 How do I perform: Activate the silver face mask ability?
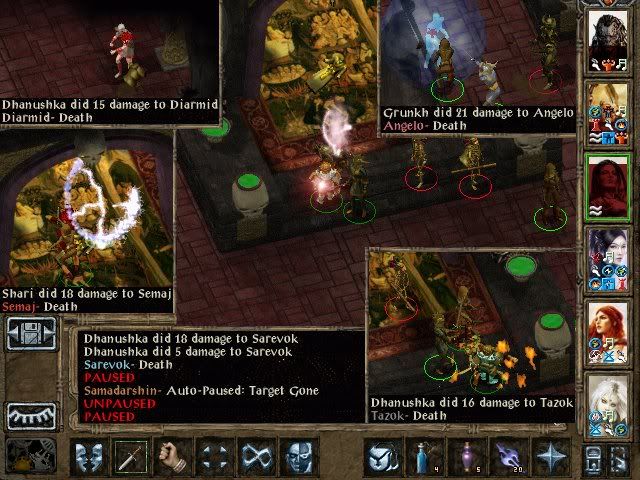pos(298,457)
